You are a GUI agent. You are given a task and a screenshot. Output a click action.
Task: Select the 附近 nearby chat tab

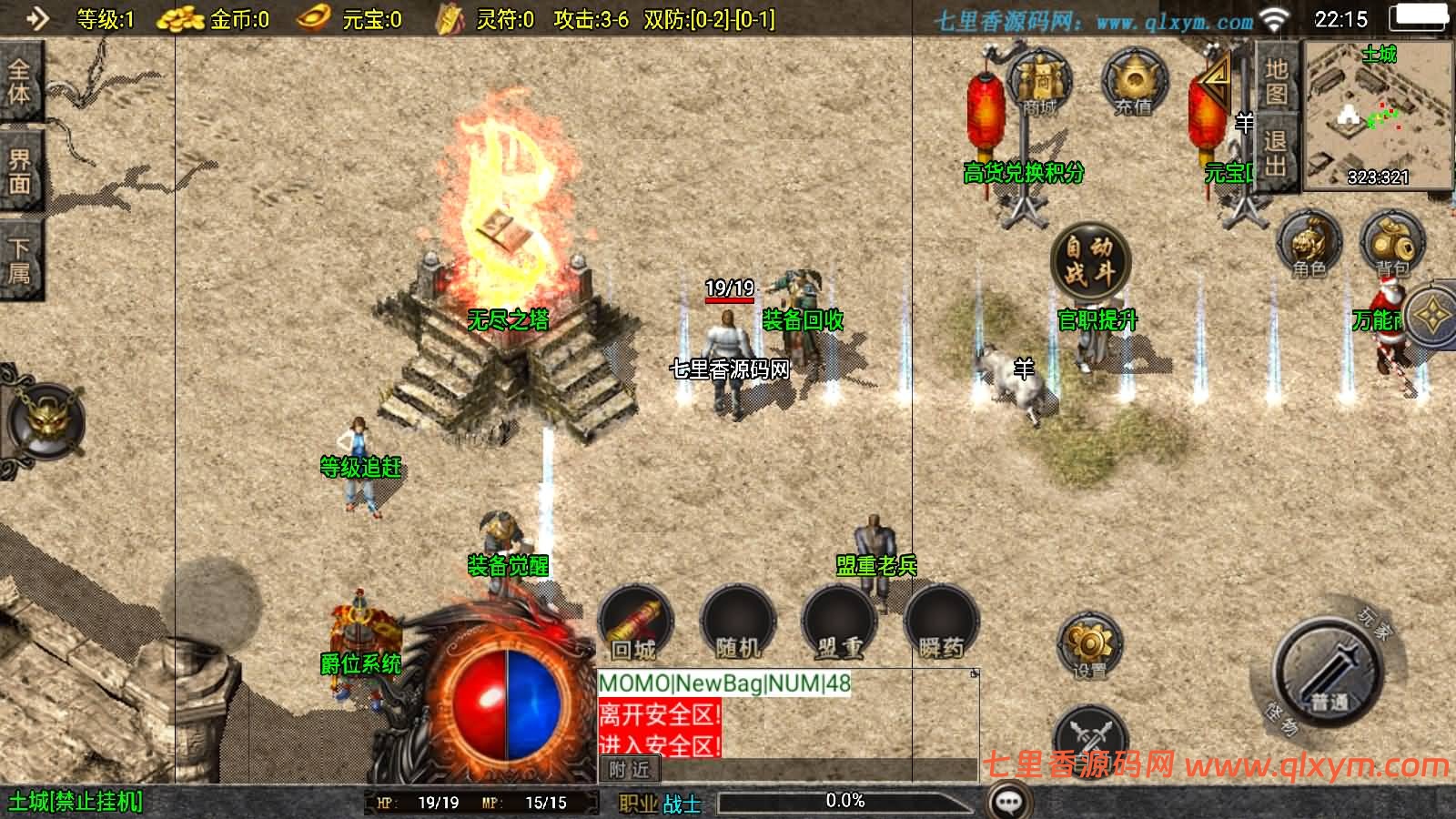click(629, 770)
